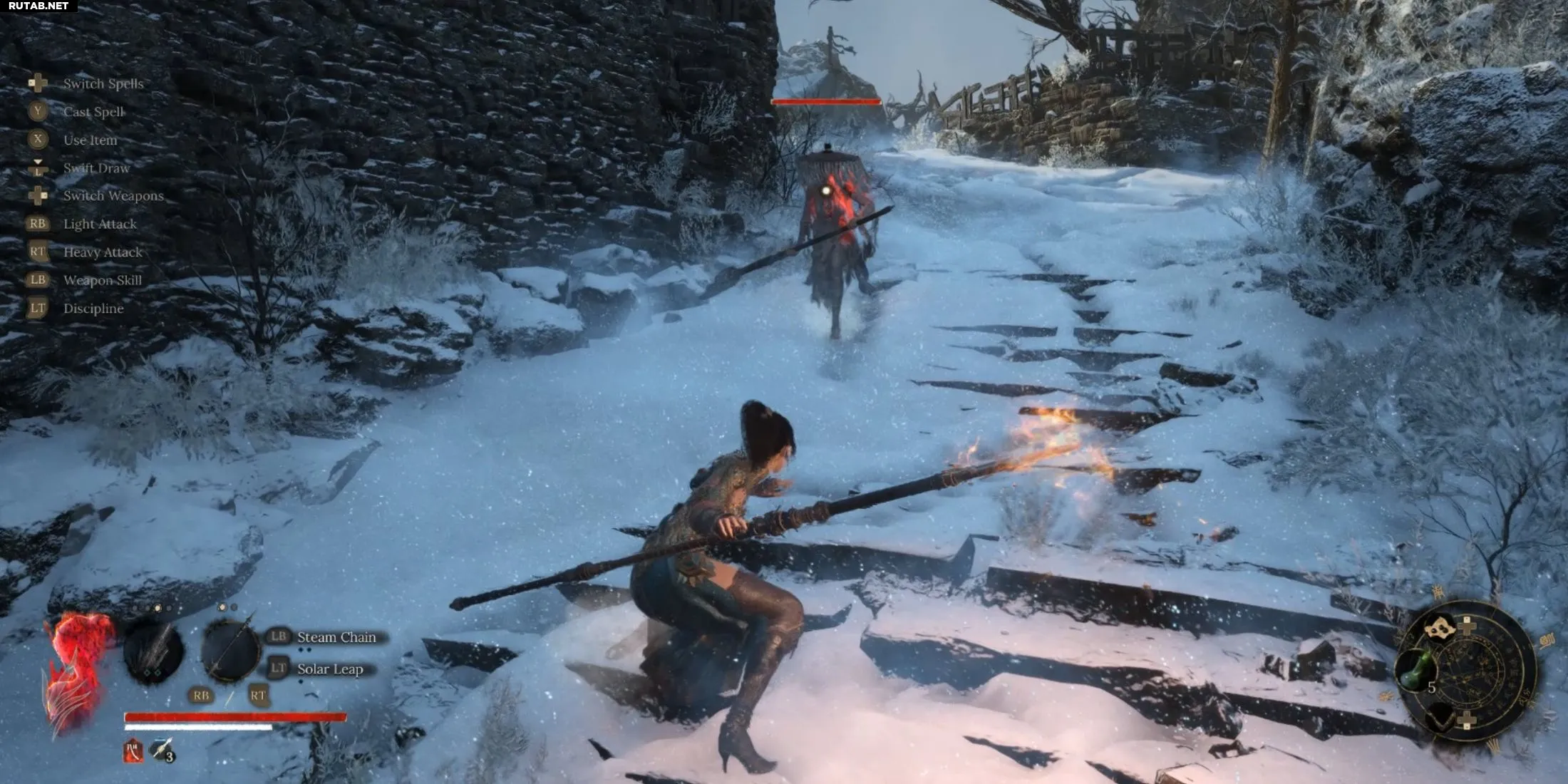Select the dark item at the wheel's bottom
1568x784 pixels.
click(x=1441, y=715)
